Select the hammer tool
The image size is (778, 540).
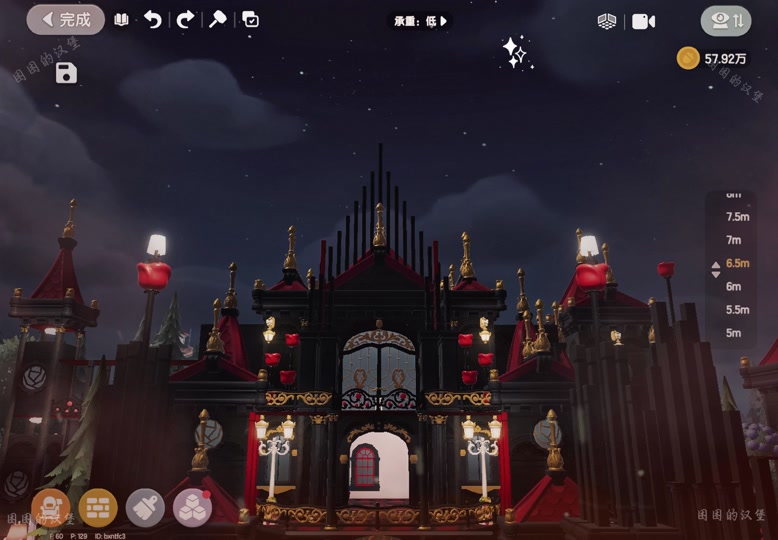click(217, 20)
